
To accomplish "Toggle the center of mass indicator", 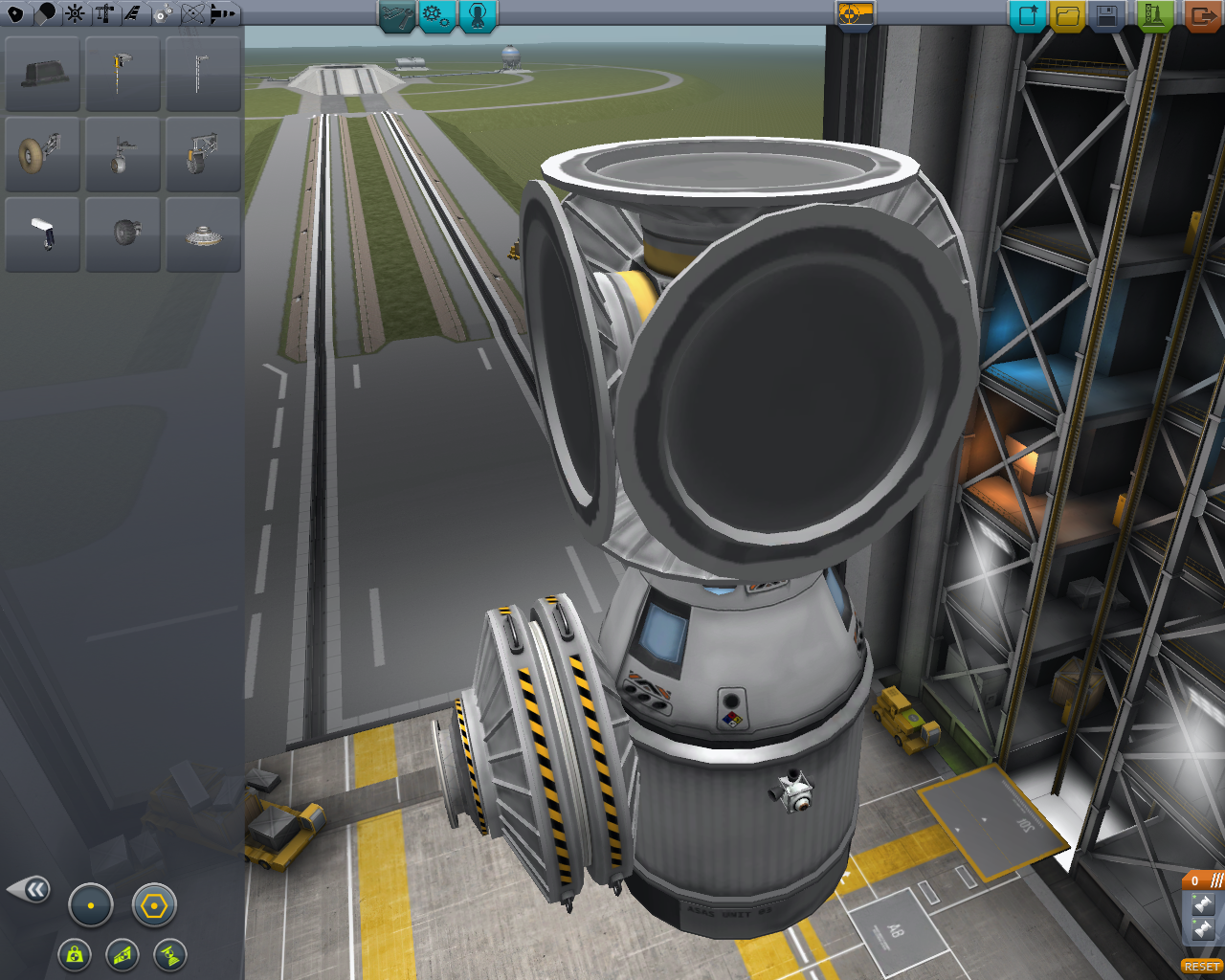I will (91, 905).
